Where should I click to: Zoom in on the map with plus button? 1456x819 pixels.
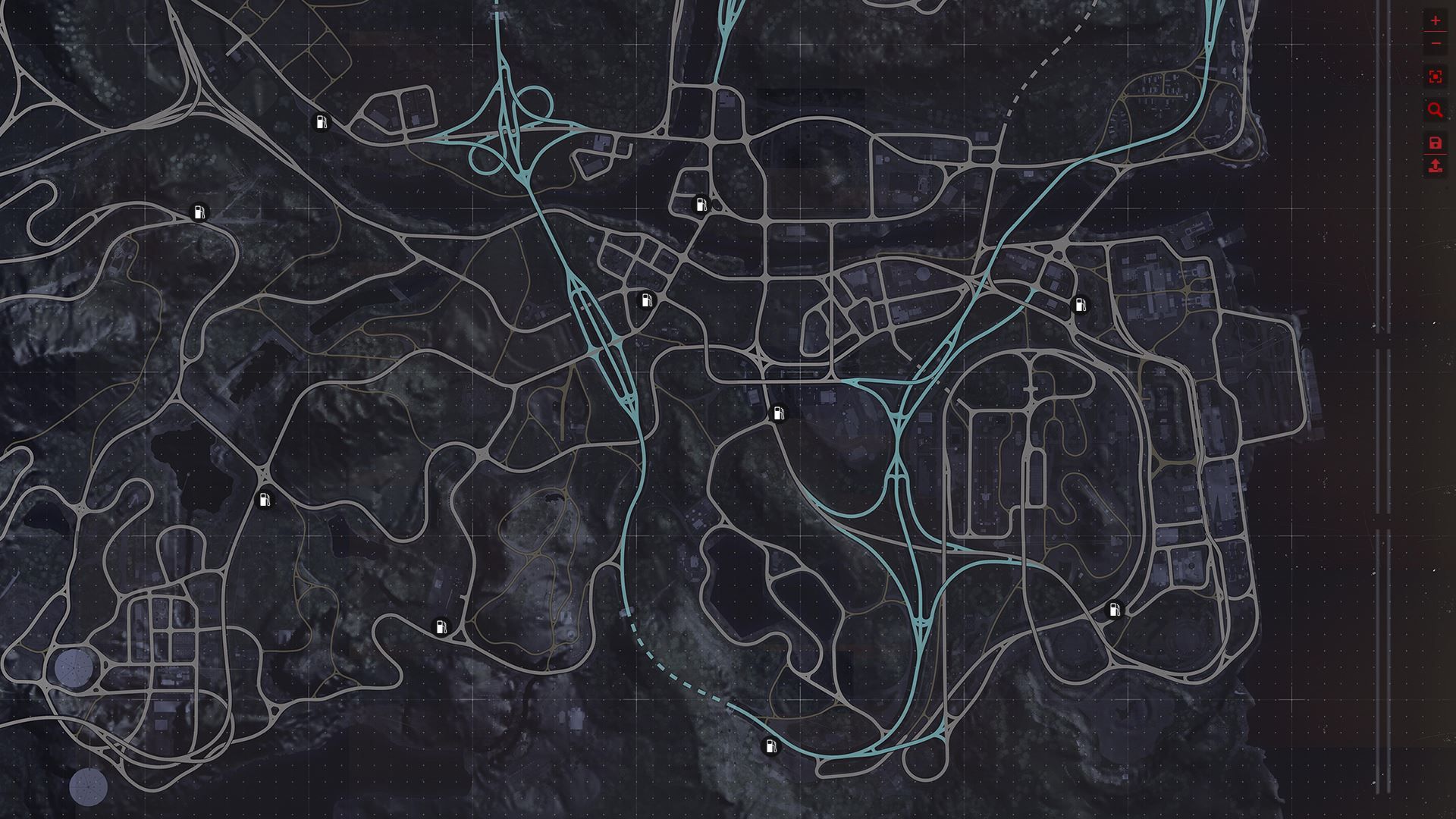tap(1435, 21)
